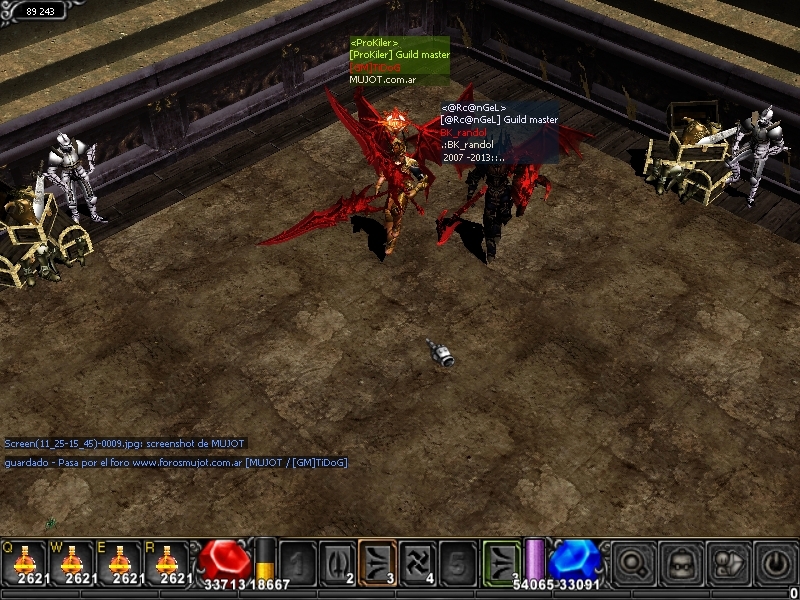
Task: Open the inventory bag button
Action: coord(680,562)
